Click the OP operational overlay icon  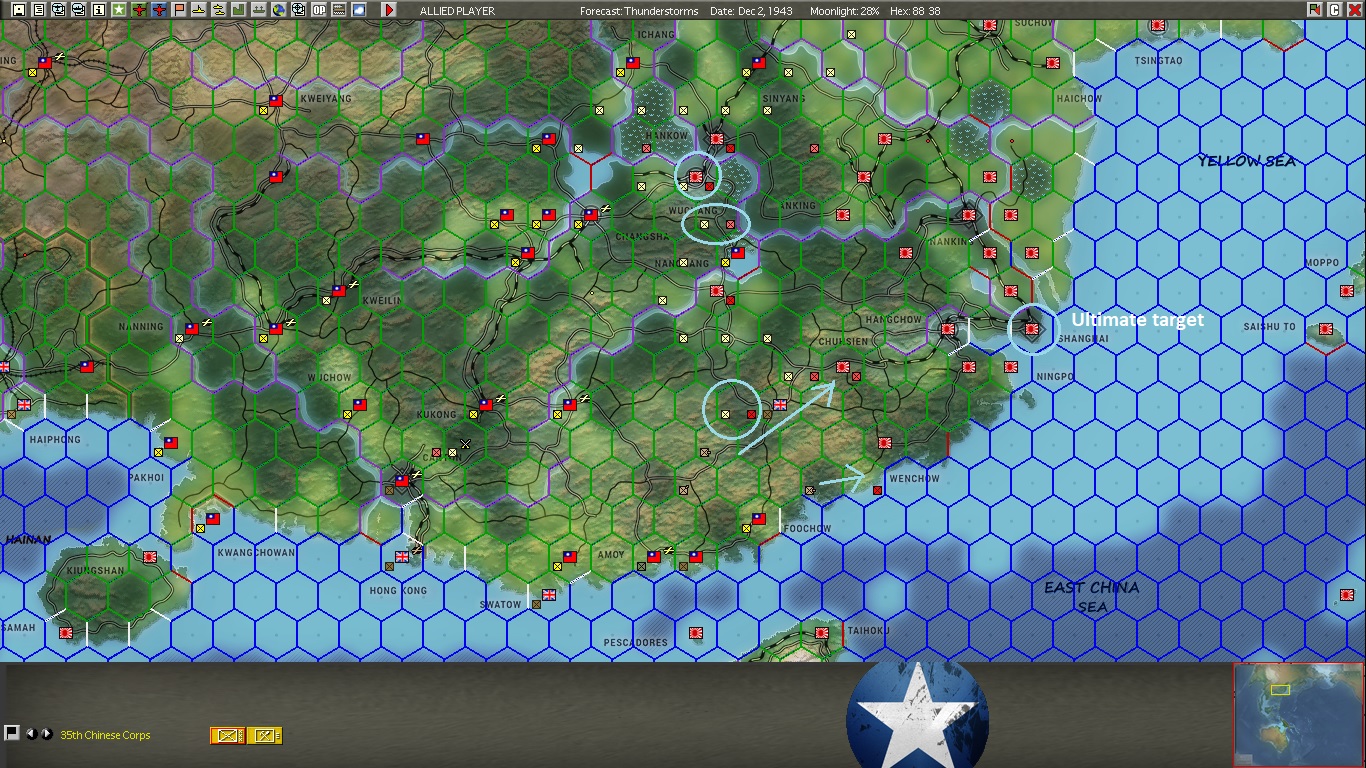pyautogui.click(x=320, y=10)
